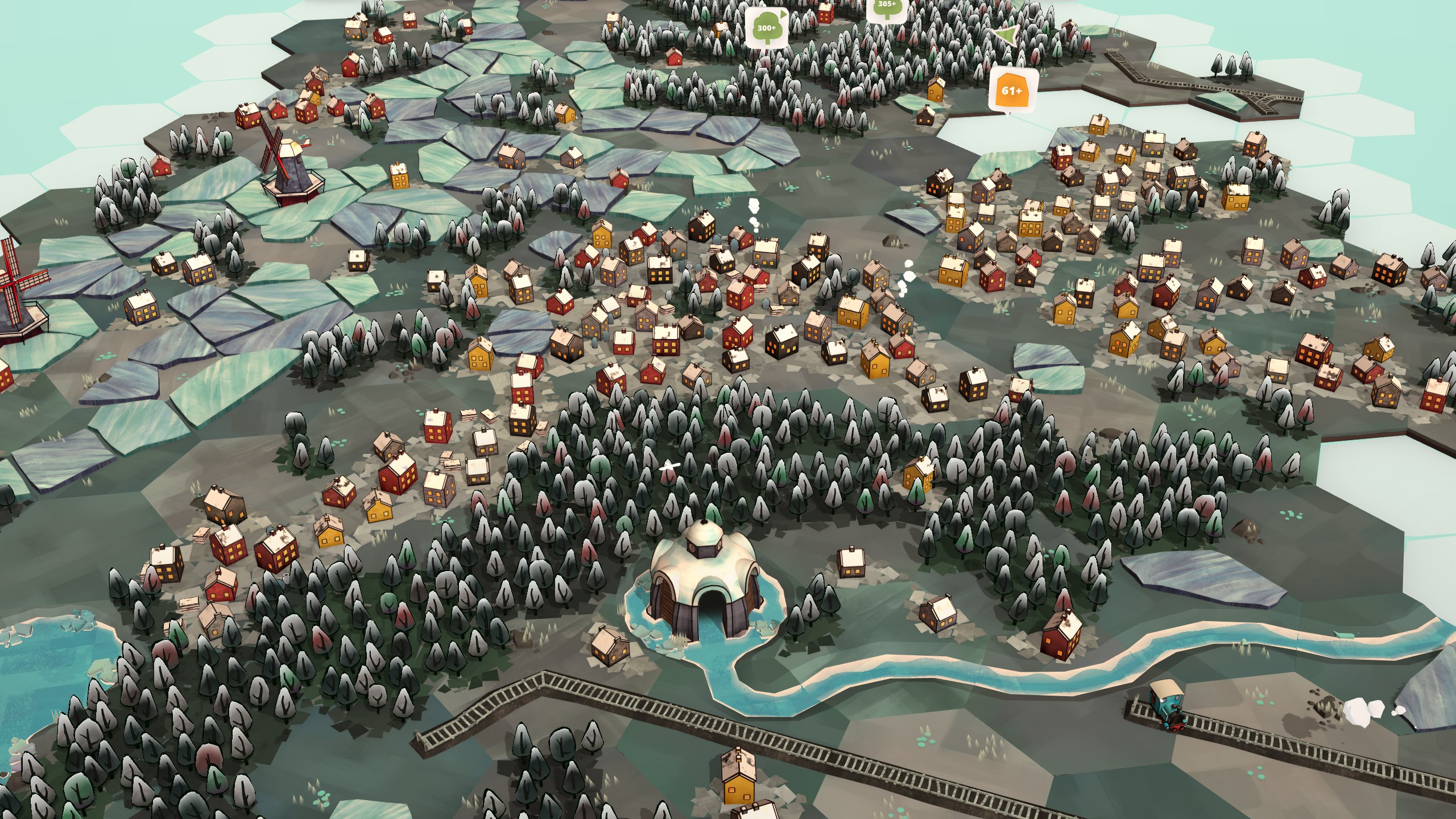Select the 300+ forest quest marker
The image size is (1456, 819).
[x=766, y=28]
